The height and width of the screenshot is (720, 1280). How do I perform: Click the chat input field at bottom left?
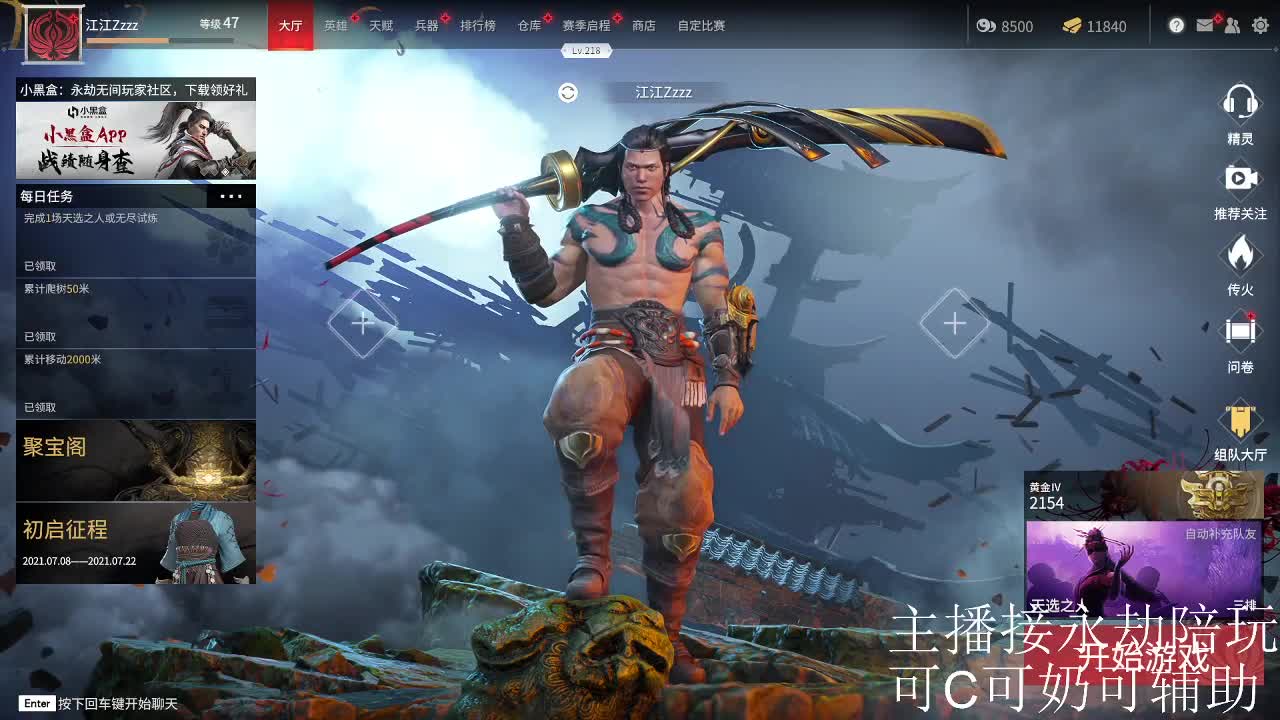click(100, 703)
